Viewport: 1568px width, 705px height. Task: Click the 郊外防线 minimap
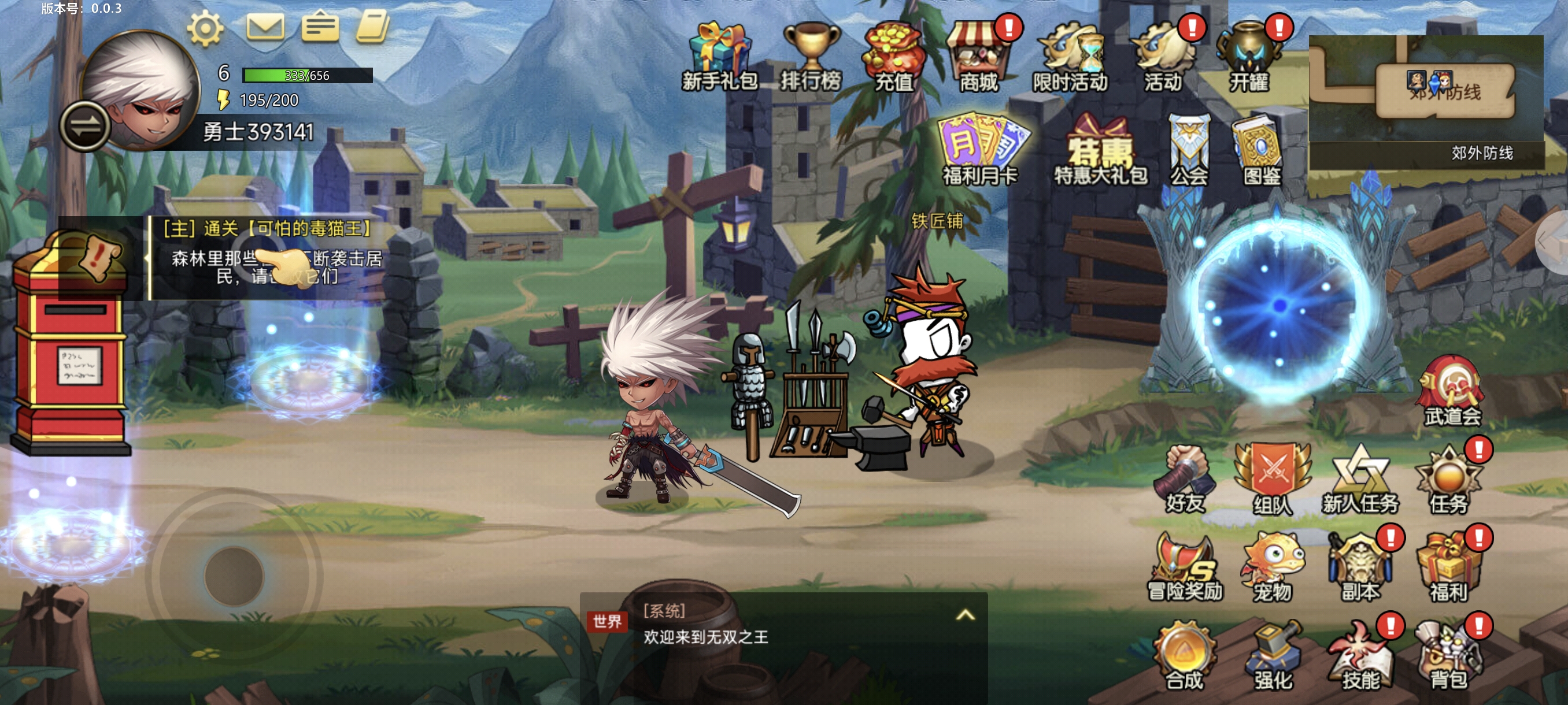click(1426, 101)
